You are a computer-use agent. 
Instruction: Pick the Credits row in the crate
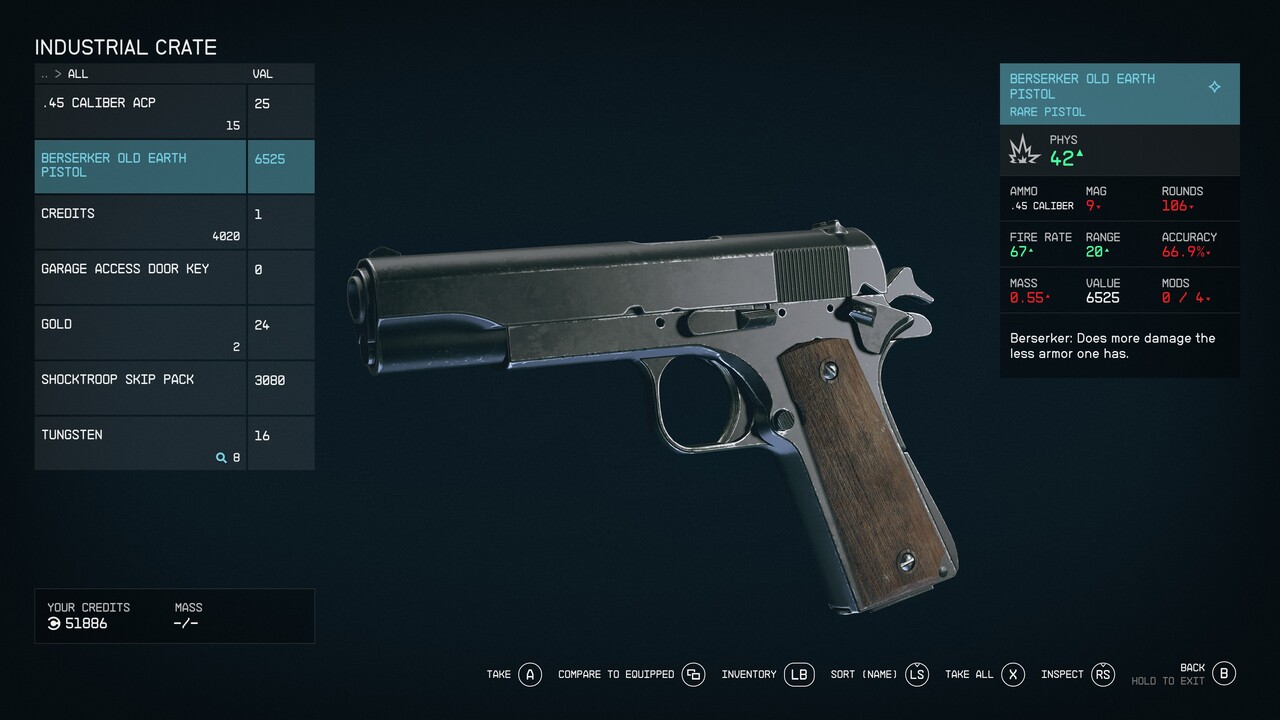(140, 222)
